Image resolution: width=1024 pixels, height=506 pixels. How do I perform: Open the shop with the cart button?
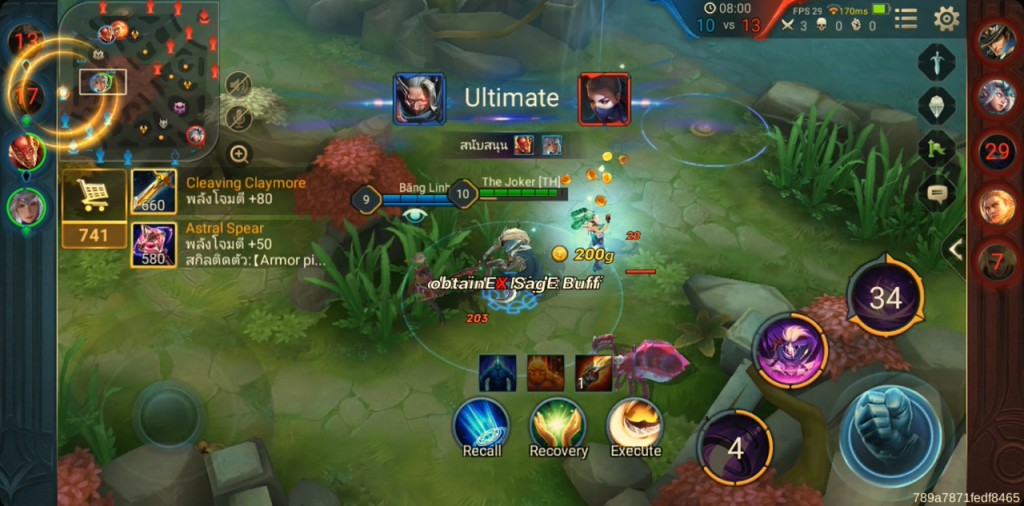click(x=93, y=195)
